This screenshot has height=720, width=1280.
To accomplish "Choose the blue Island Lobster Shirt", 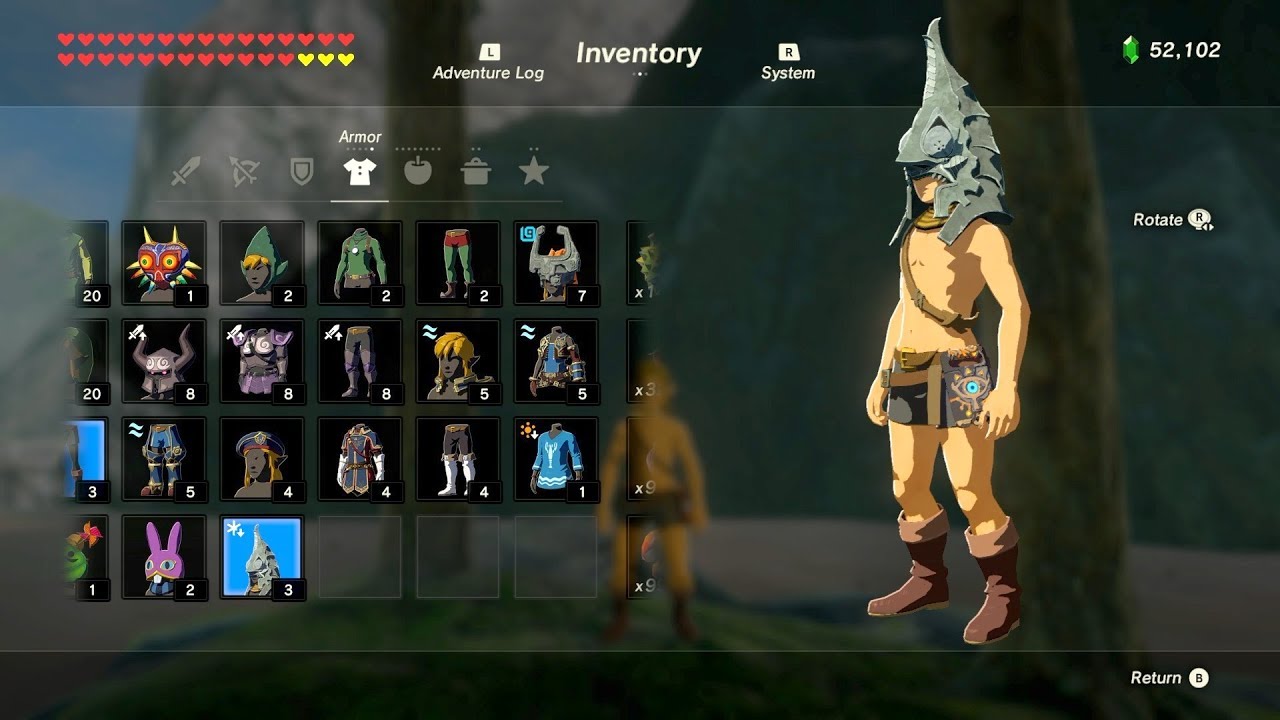I will coord(556,459).
